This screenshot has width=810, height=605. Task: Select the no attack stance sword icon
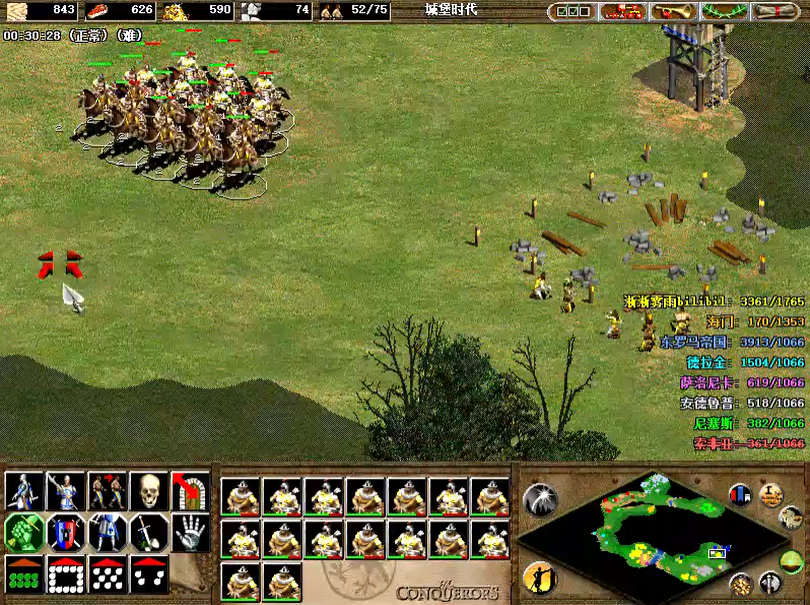coord(149,533)
